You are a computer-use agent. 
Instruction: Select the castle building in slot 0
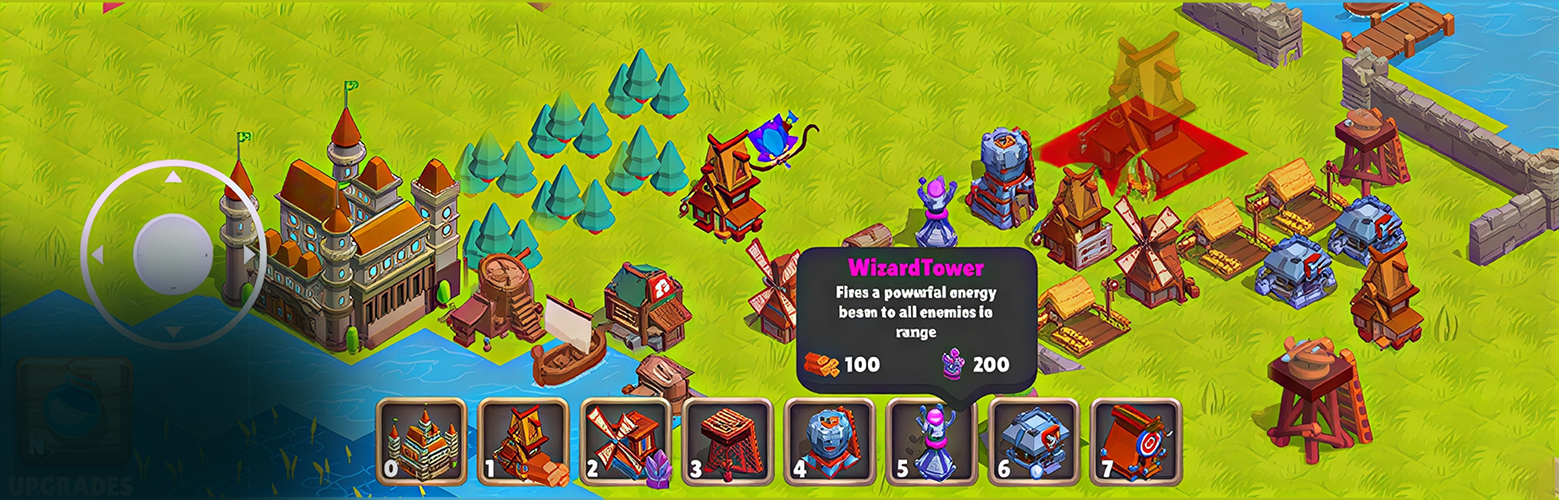(x=421, y=442)
